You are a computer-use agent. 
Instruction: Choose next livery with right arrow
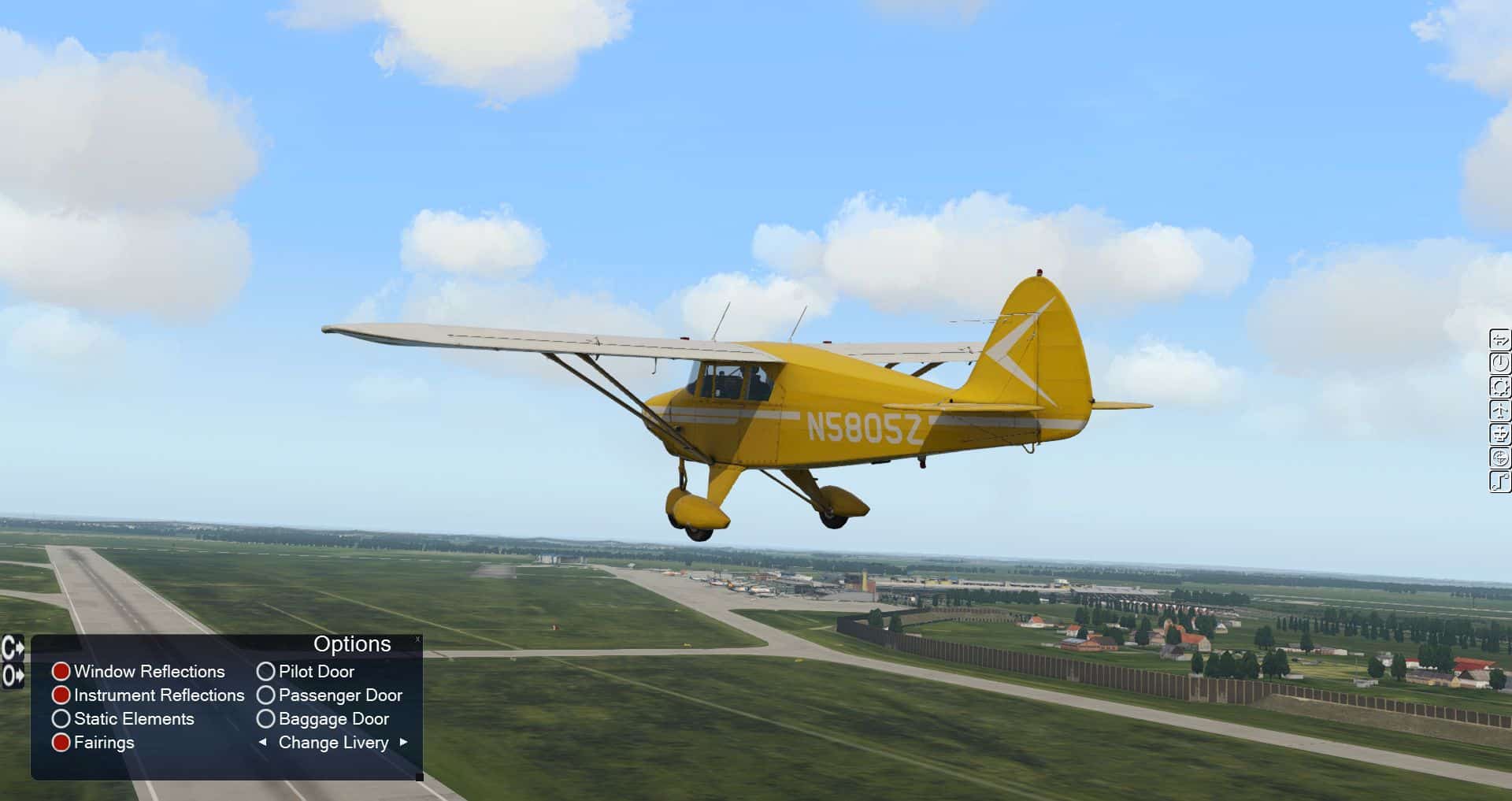pyautogui.click(x=404, y=742)
